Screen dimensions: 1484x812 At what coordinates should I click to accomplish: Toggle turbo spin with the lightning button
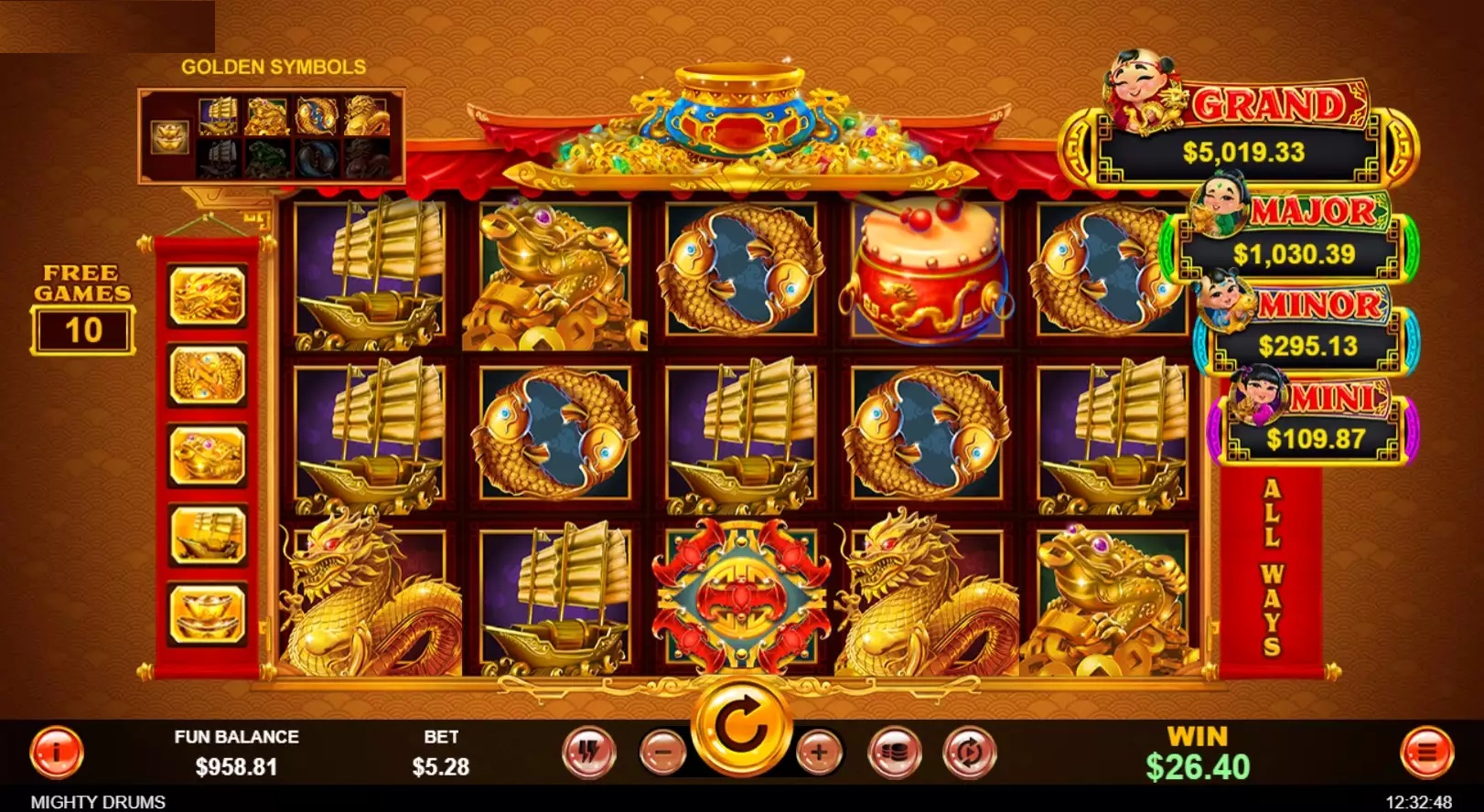[588, 751]
